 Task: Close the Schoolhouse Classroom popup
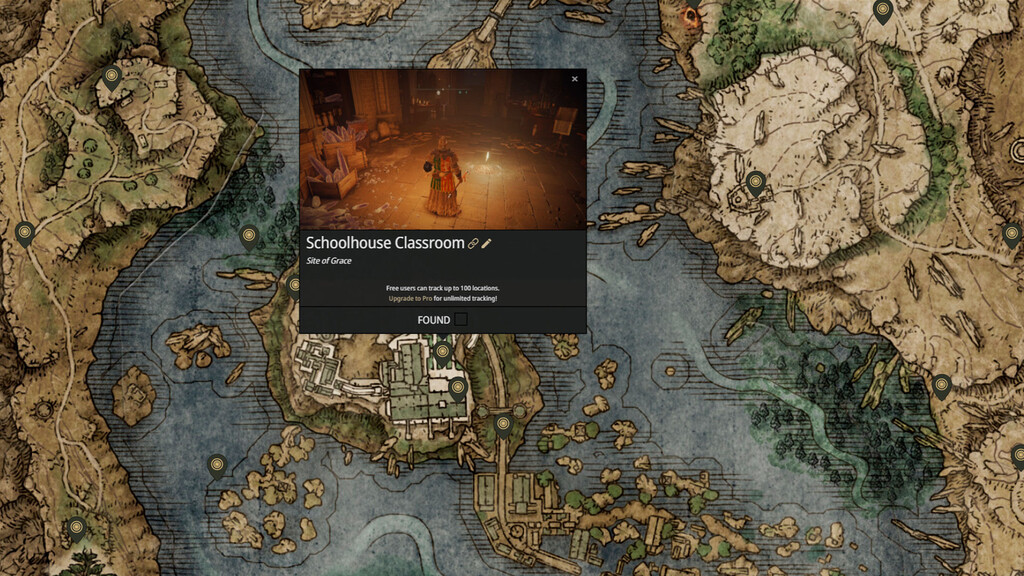tap(574, 79)
